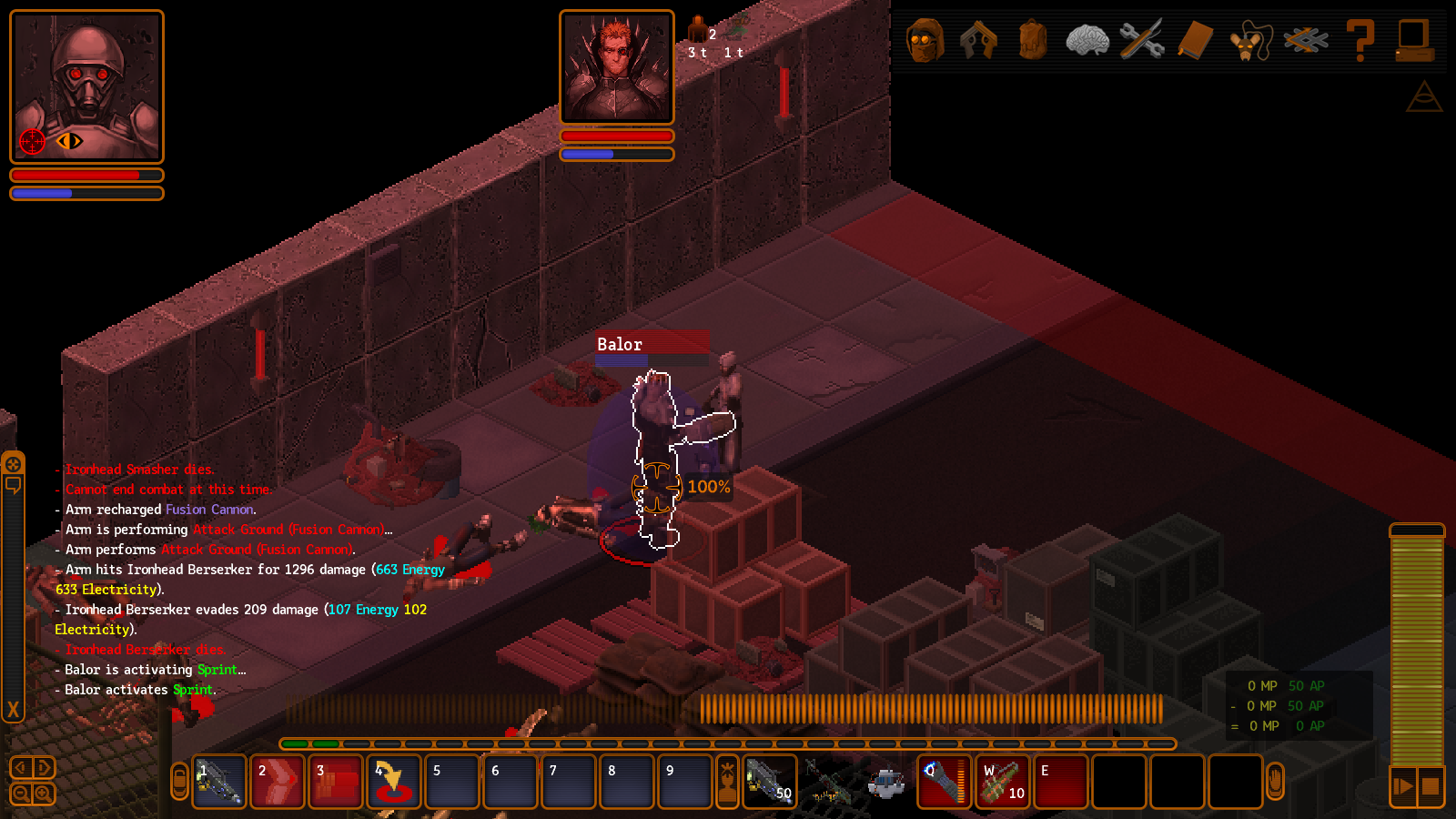1456x819 pixels.
Task: Activate the fist ability in slot 3
Action: pyautogui.click(x=336, y=782)
